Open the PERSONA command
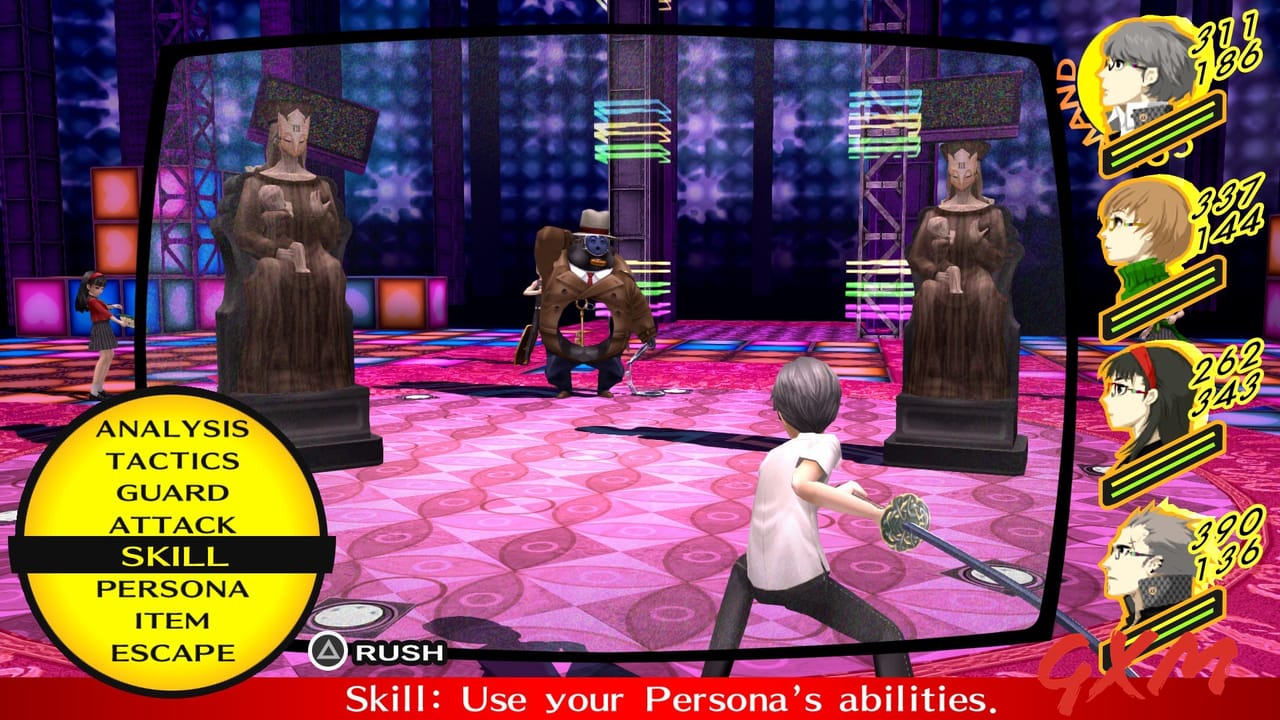This screenshot has height=720, width=1280. tap(171, 589)
